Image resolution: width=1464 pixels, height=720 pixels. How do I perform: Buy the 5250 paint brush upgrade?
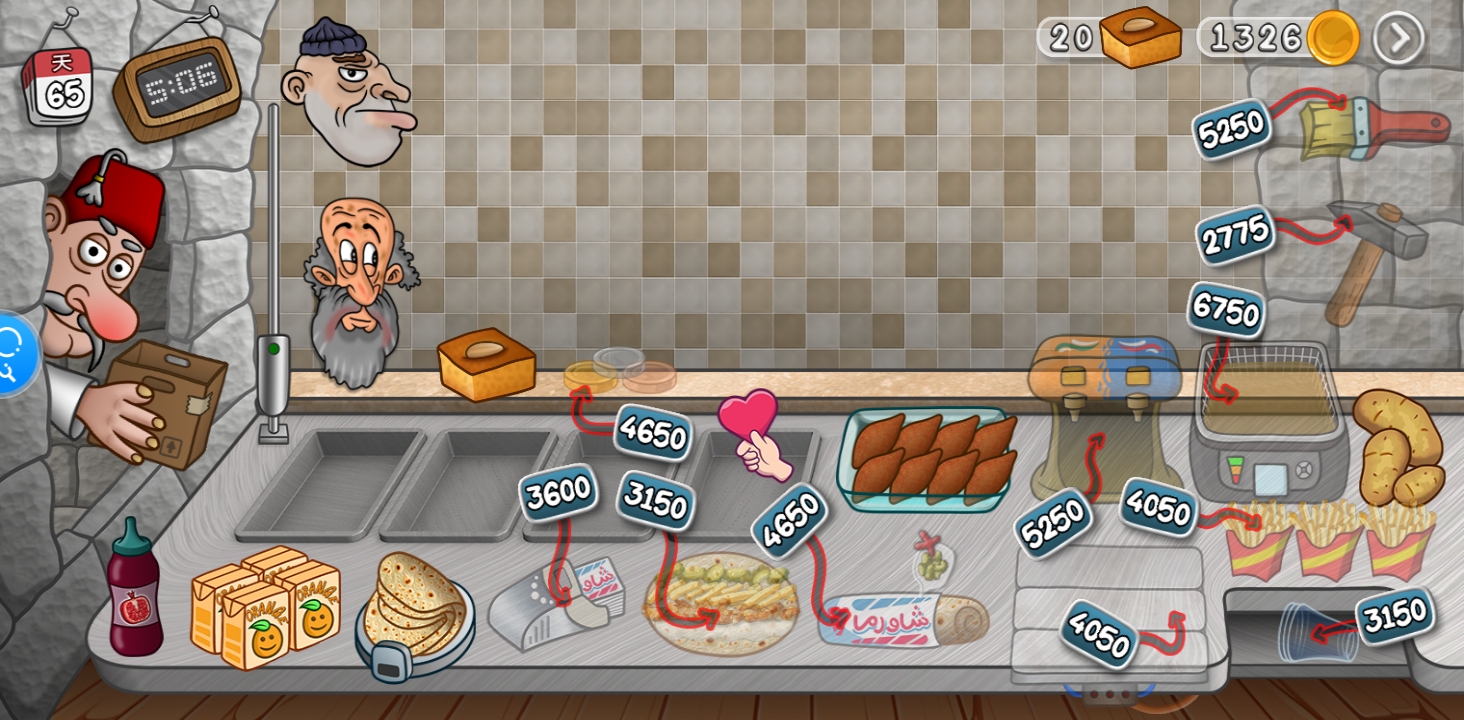(x=1230, y=129)
